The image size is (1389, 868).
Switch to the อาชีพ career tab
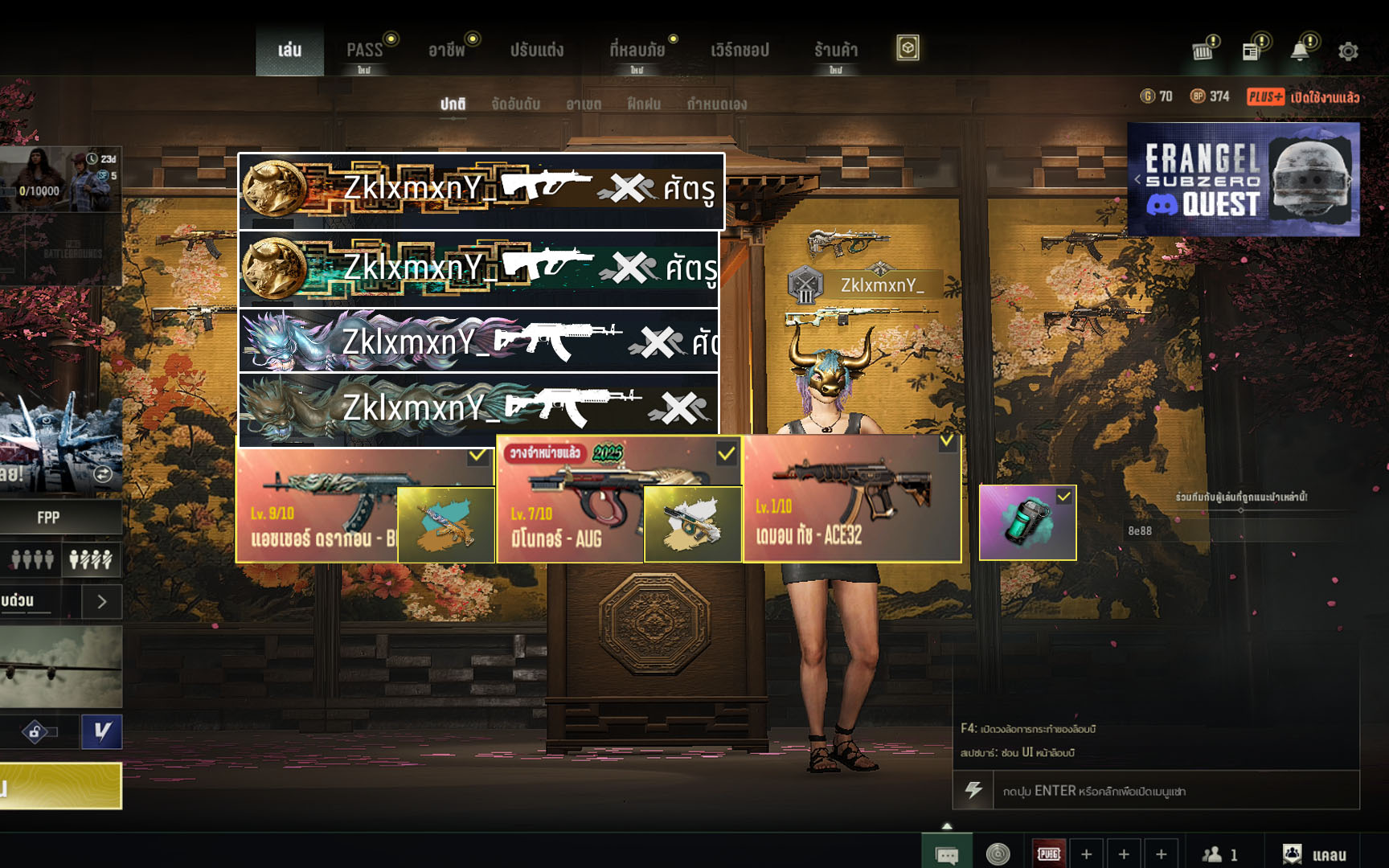447,50
